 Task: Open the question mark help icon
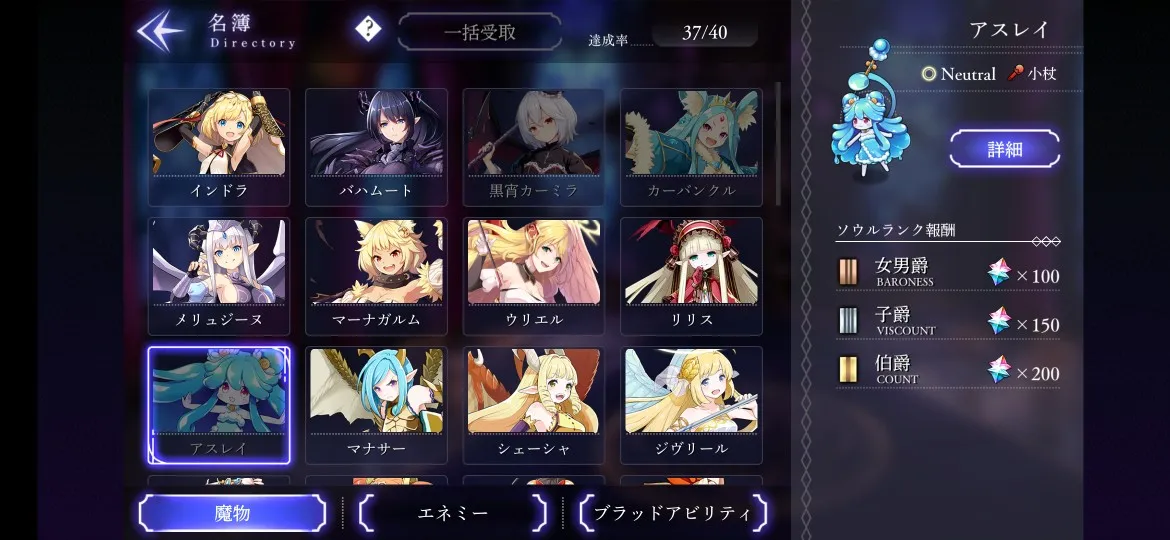[368, 30]
